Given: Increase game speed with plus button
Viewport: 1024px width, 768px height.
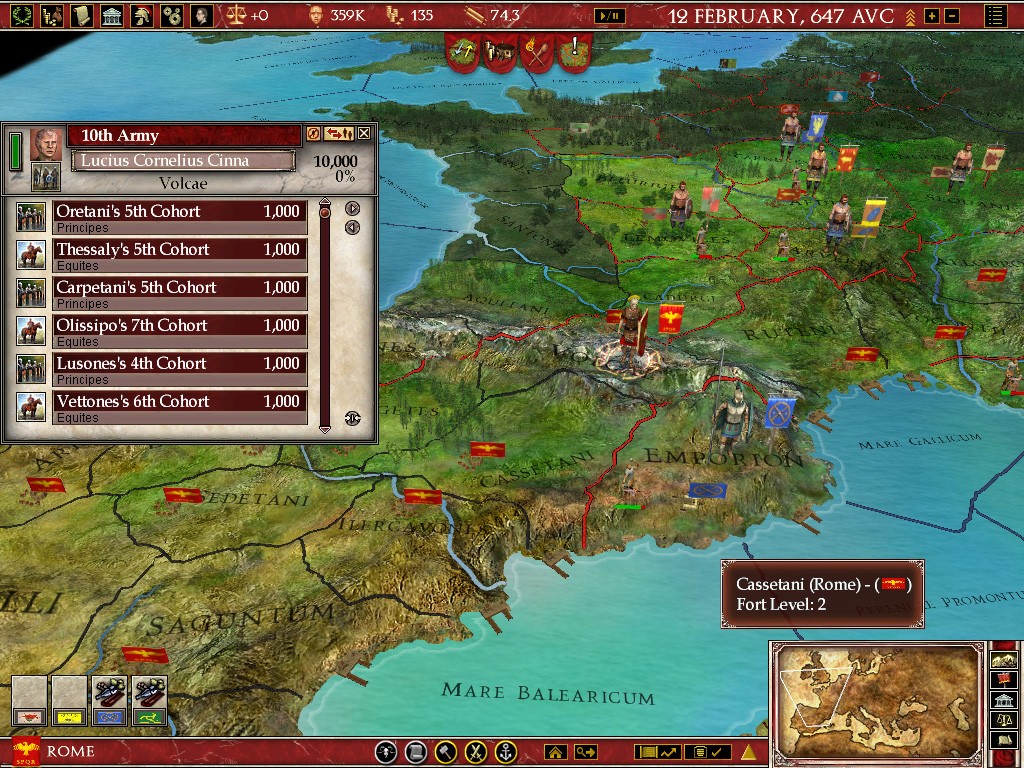Looking at the screenshot, I should (x=932, y=16).
